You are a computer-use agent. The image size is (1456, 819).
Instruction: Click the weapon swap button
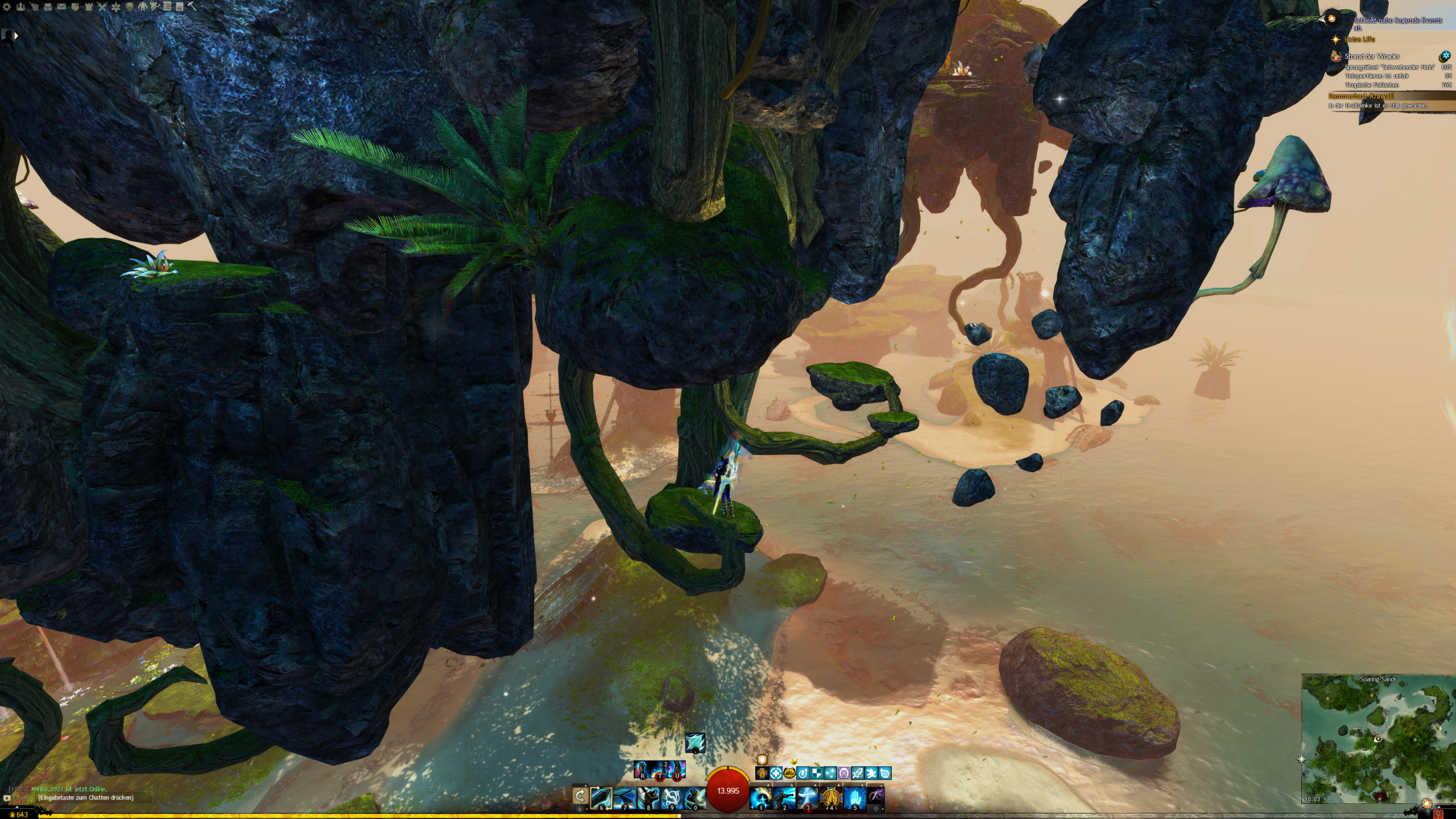pyautogui.click(x=580, y=796)
